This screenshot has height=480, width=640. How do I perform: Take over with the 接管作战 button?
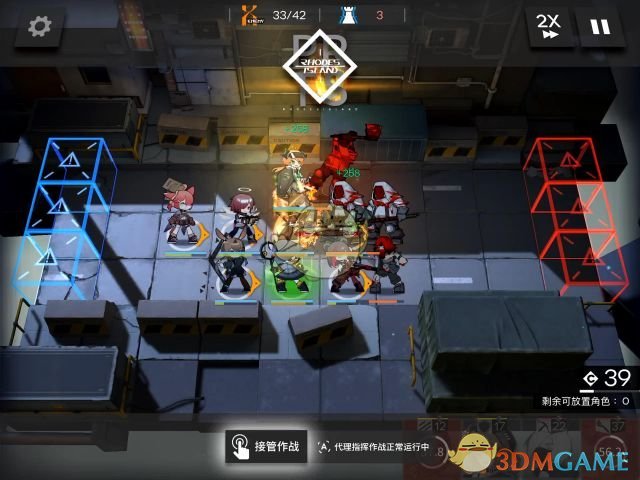point(263,446)
